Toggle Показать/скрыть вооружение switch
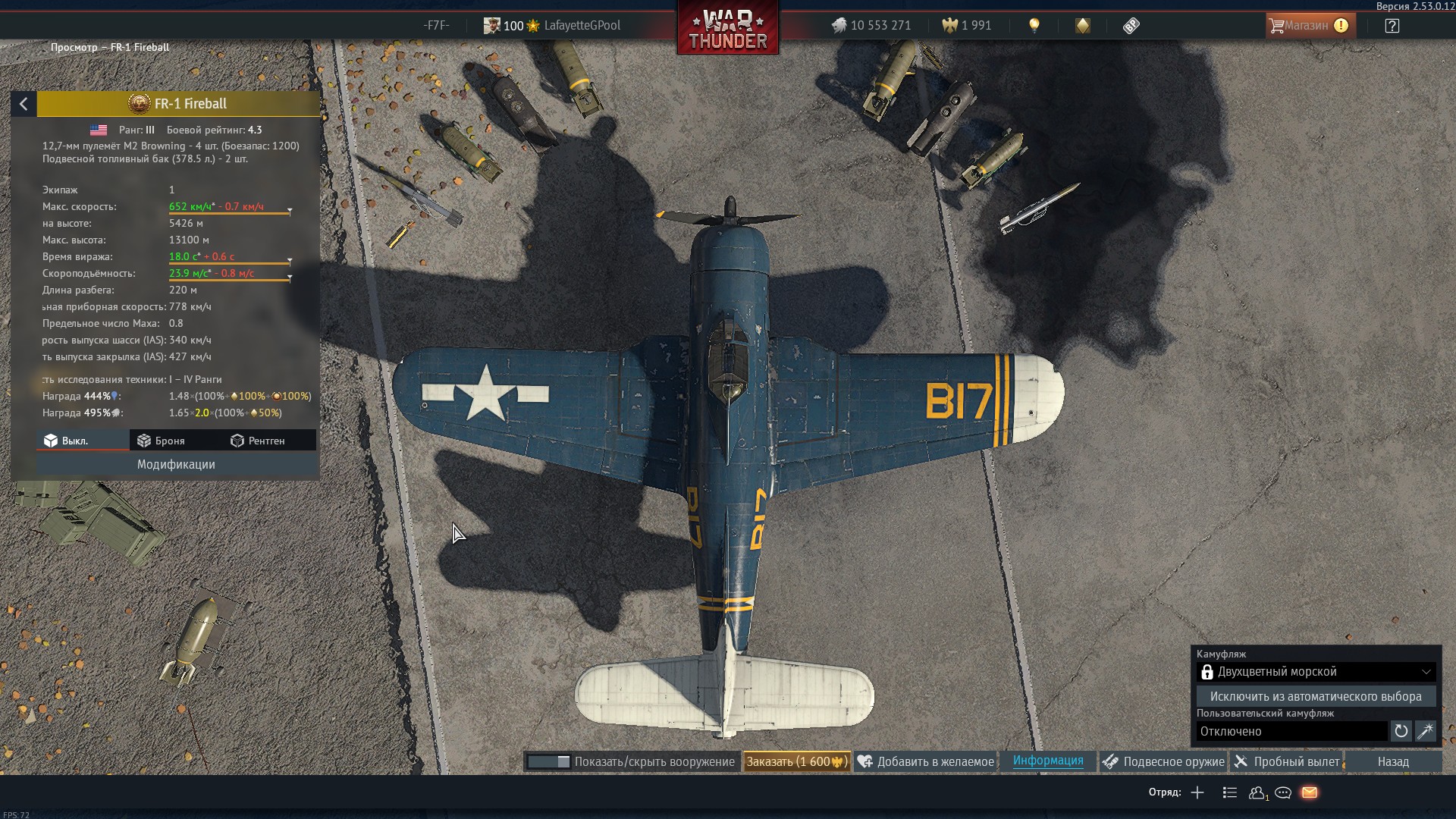The width and height of the screenshot is (1456, 819). [548, 761]
